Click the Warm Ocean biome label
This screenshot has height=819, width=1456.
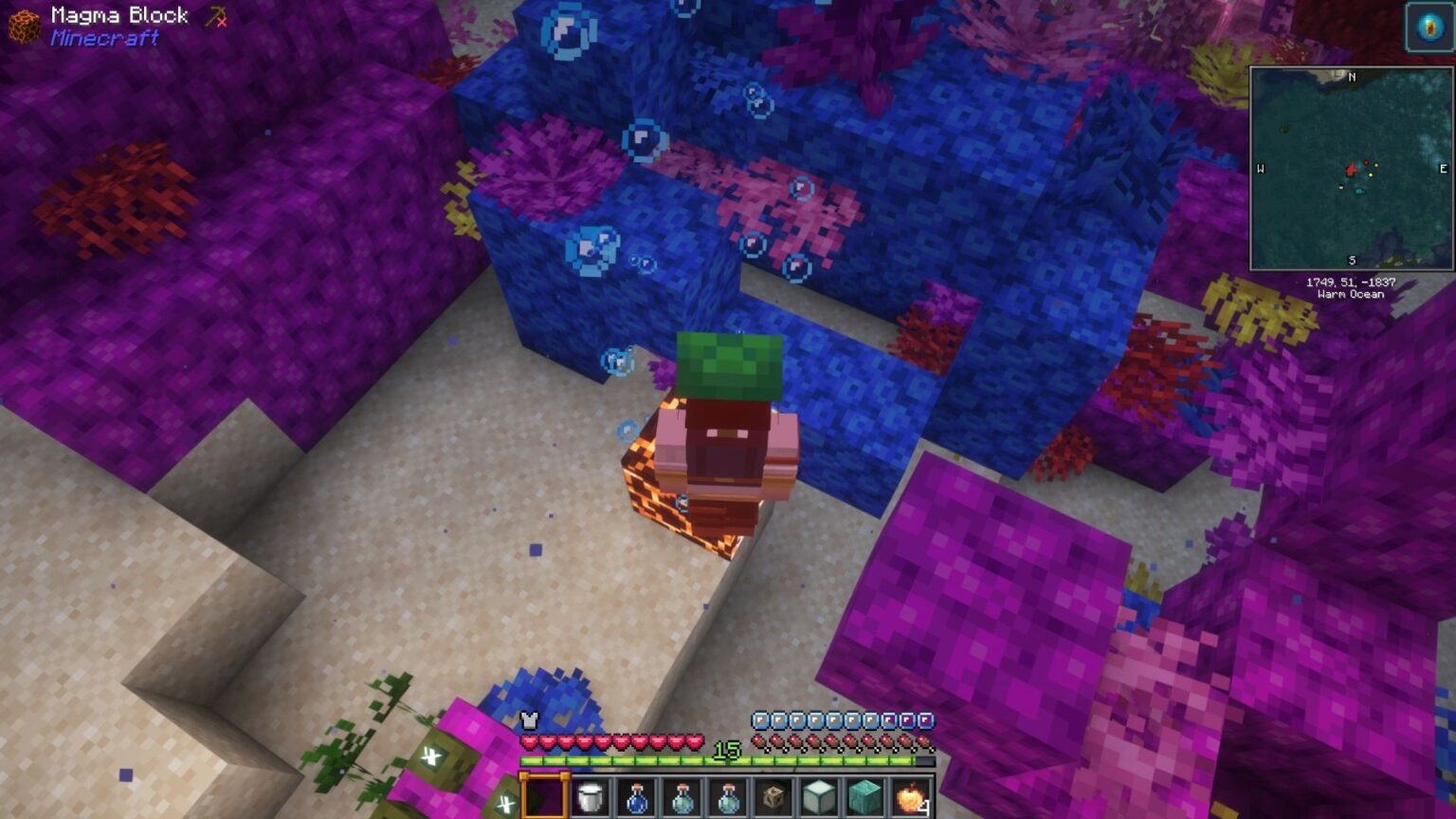[1352, 294]
